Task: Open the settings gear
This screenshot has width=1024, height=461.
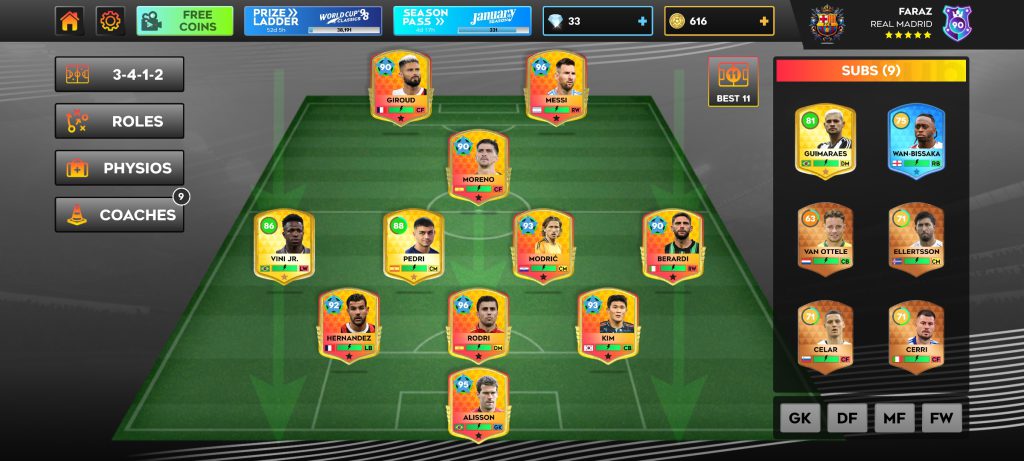Action: coord(109,21)
